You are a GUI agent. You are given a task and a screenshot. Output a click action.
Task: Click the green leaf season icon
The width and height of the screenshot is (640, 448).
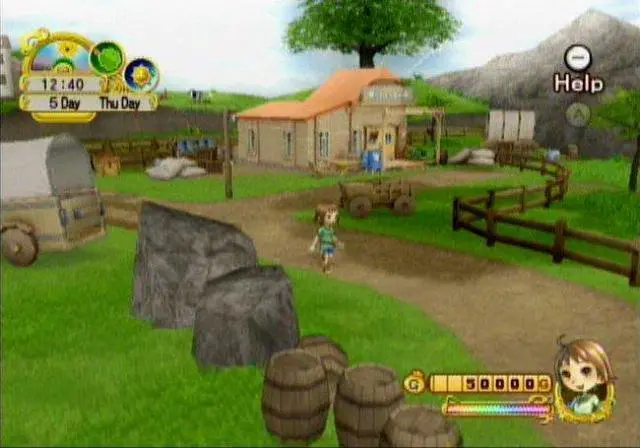[106, 58]
